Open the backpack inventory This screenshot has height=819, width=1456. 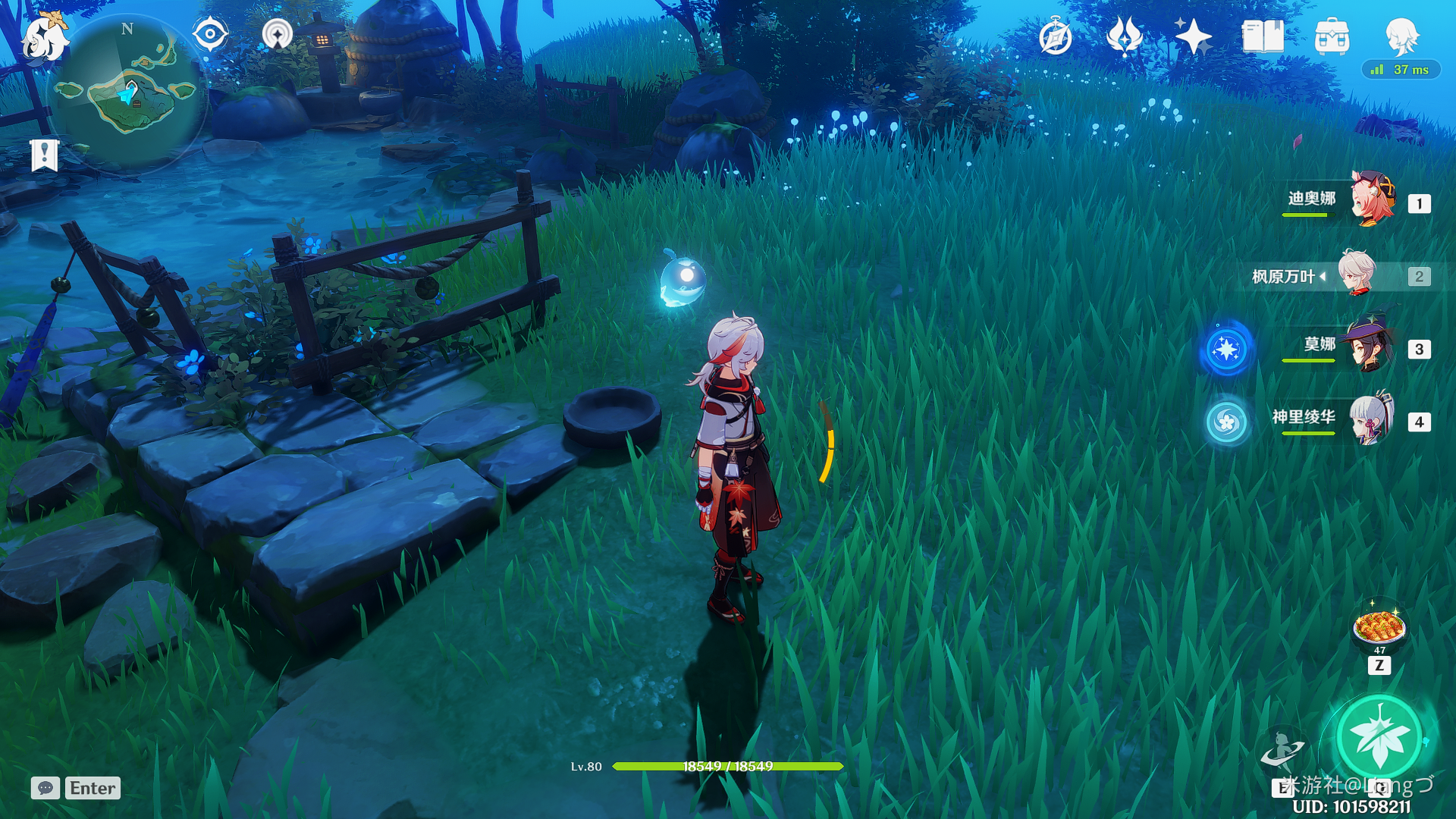(1332, 36)
